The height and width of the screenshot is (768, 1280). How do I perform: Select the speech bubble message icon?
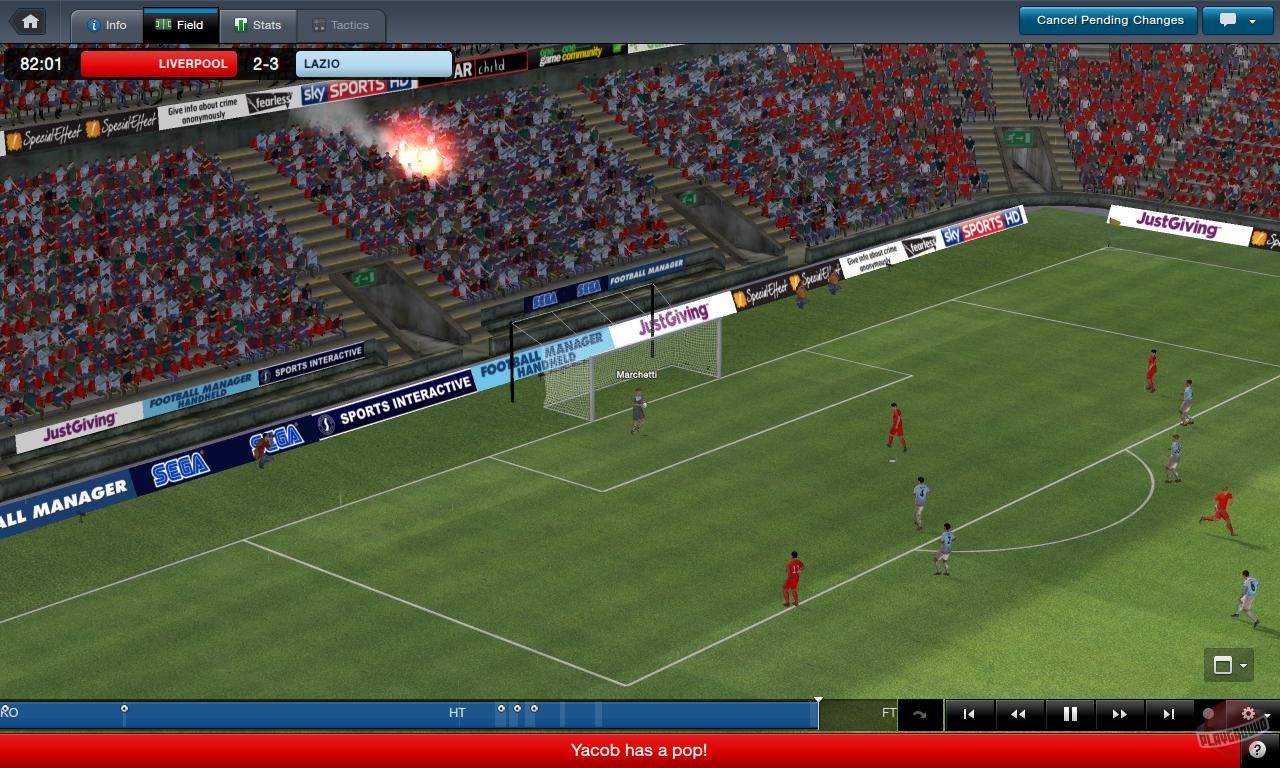1228,19
